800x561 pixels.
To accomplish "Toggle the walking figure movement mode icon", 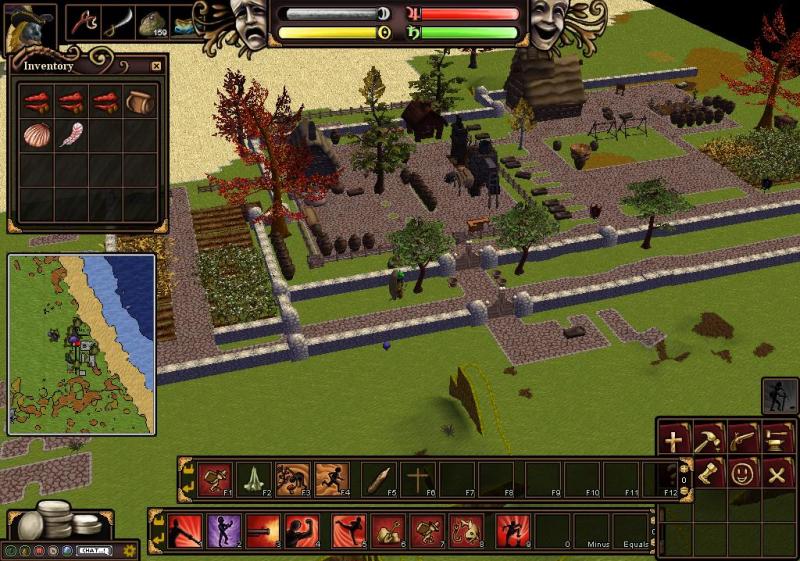I will click(777, 396).
